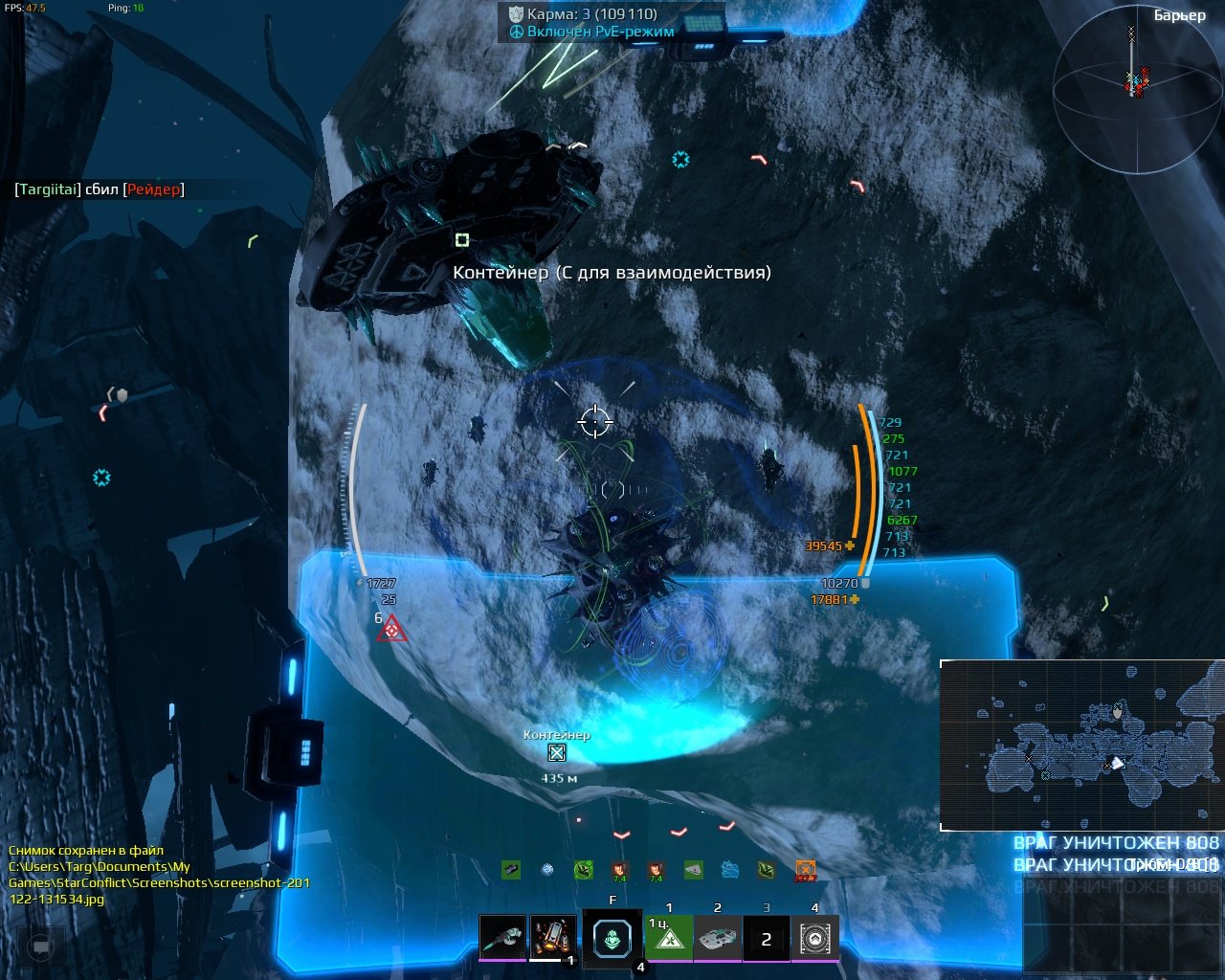The height and width of the screenshot is (980, 1225).
Task: Activate the module showing number 2
Action: click(x=766, y=939)
